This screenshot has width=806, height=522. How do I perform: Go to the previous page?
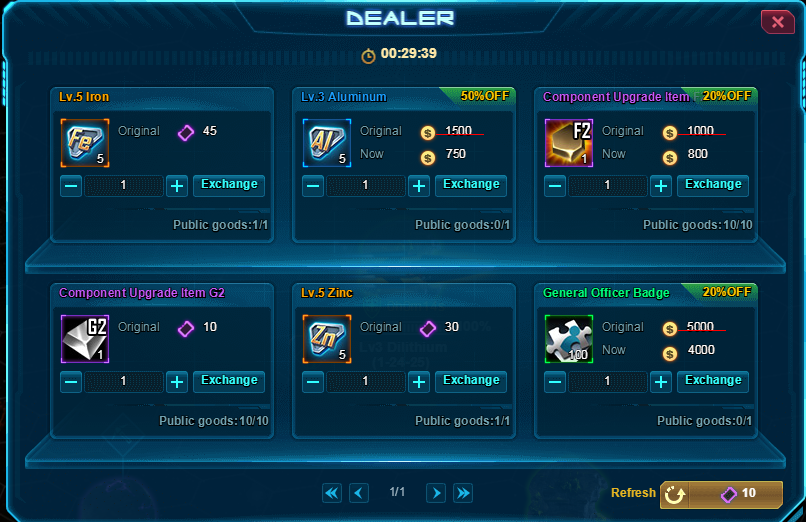(360, 493)
